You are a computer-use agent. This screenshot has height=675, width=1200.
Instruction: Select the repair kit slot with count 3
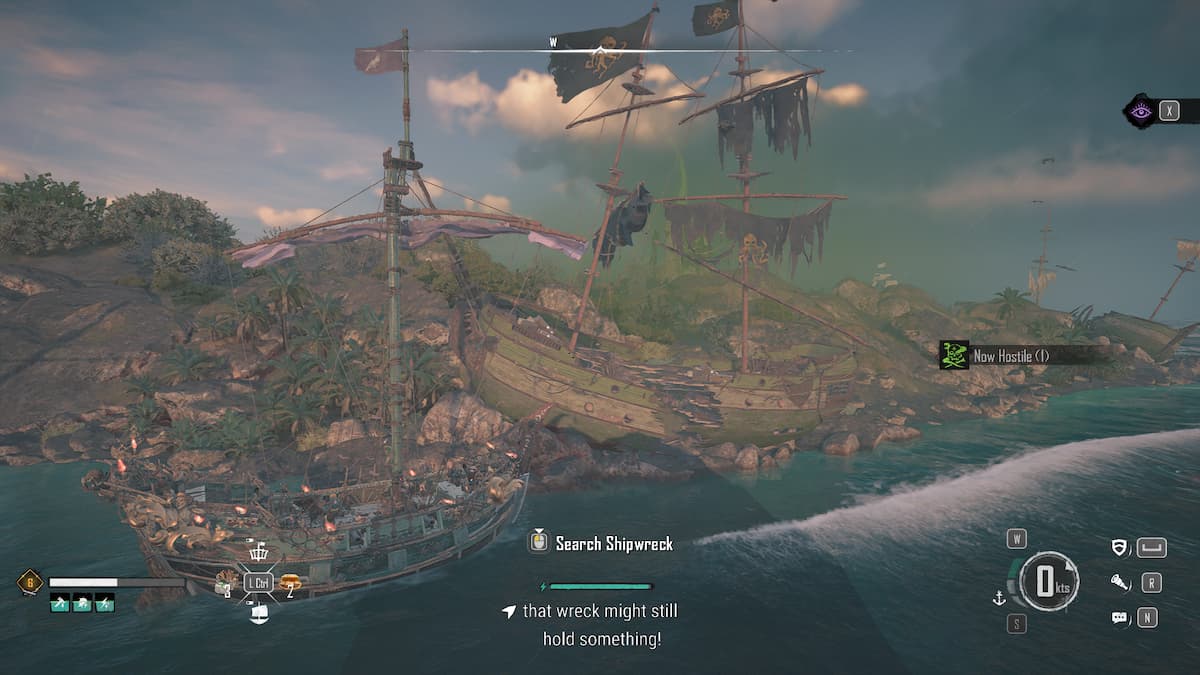coord(224,581)
